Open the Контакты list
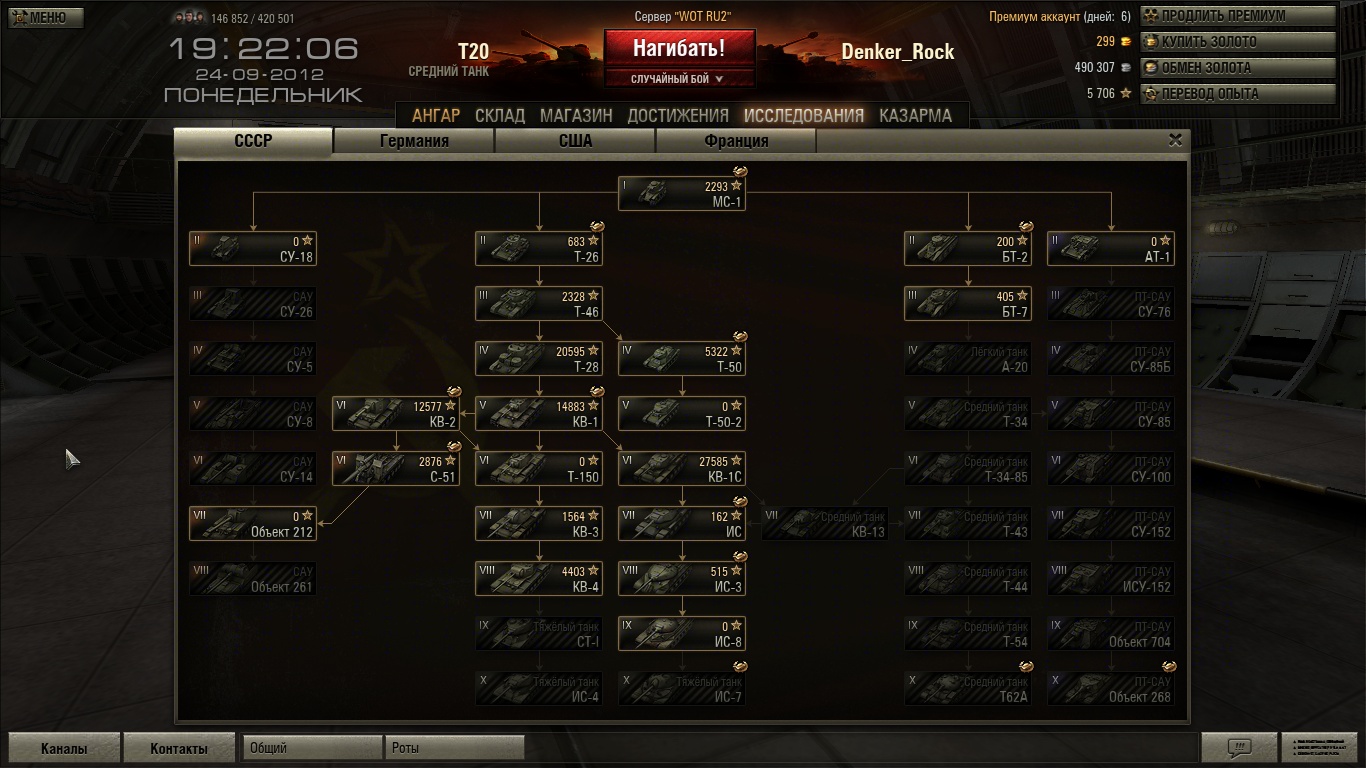This screenshot has height=768, width=1366. 179,748
